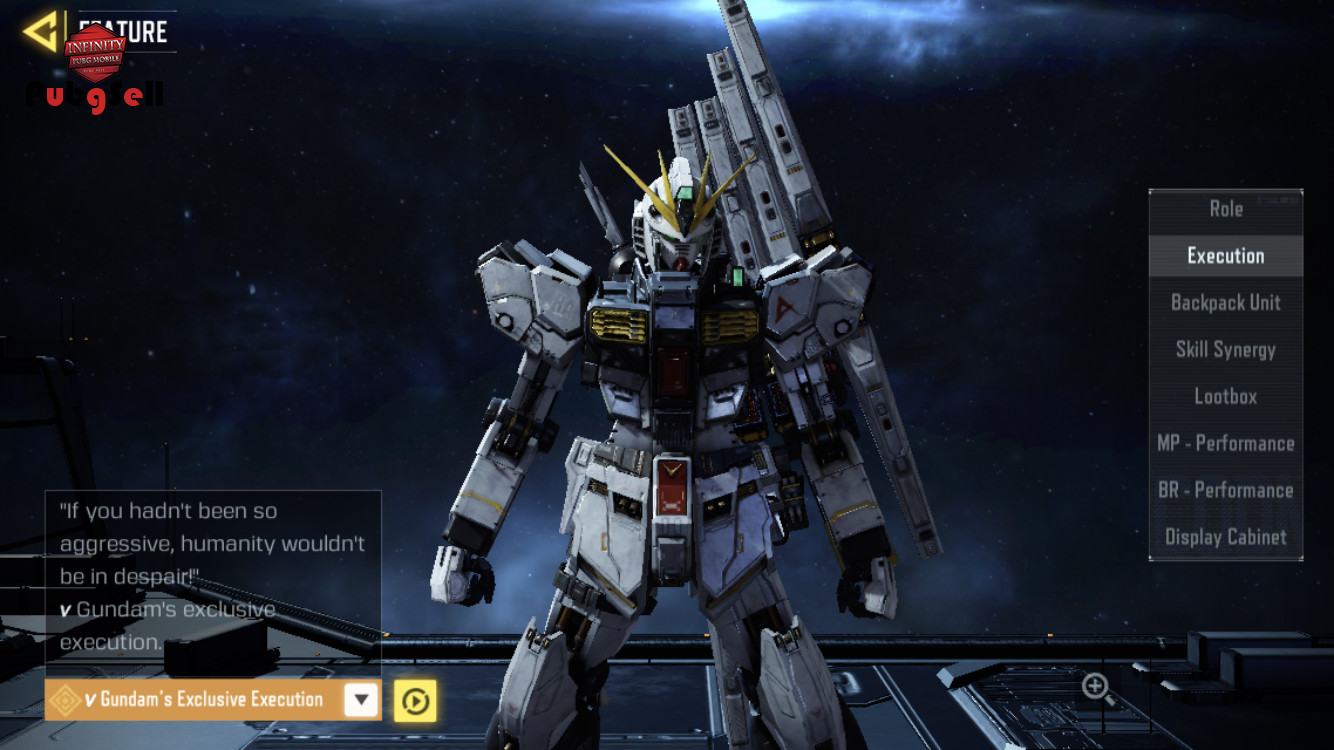Open the Backpack Unit tab
The image size is (1334, 750).
pyautogui.click(x=1226, y=303)
